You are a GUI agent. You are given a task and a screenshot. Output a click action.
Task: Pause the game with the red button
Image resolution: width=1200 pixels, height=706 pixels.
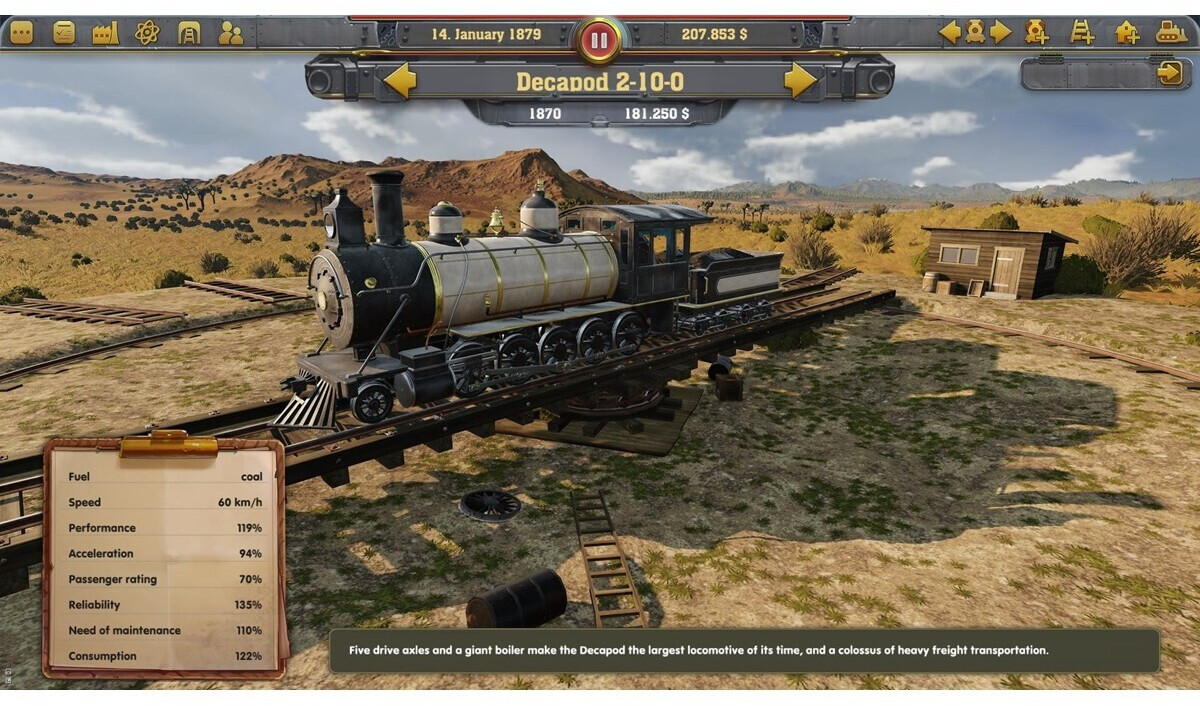click(599, 40)
